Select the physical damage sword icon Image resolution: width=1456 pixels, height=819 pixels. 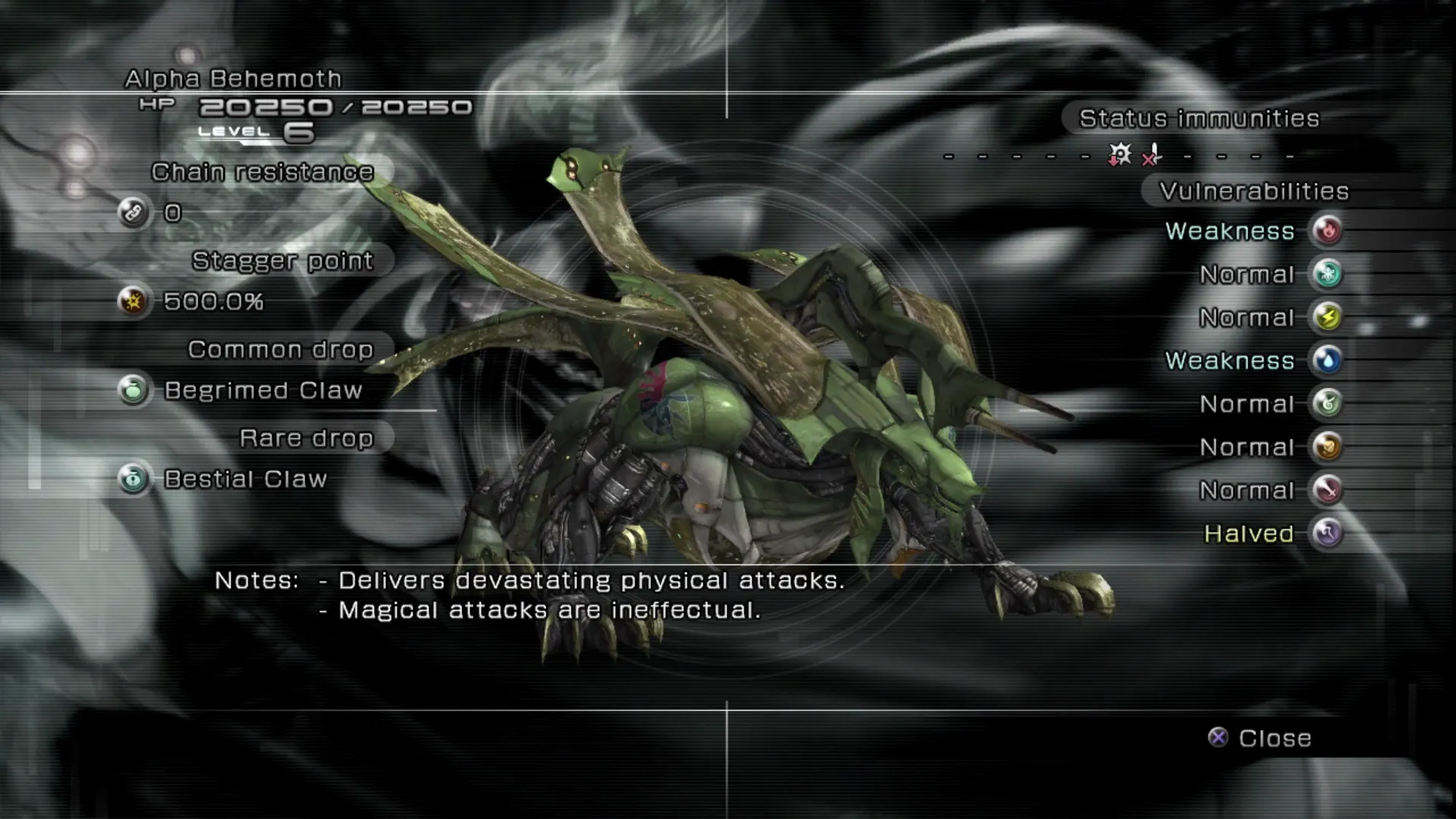(1327, 490)
